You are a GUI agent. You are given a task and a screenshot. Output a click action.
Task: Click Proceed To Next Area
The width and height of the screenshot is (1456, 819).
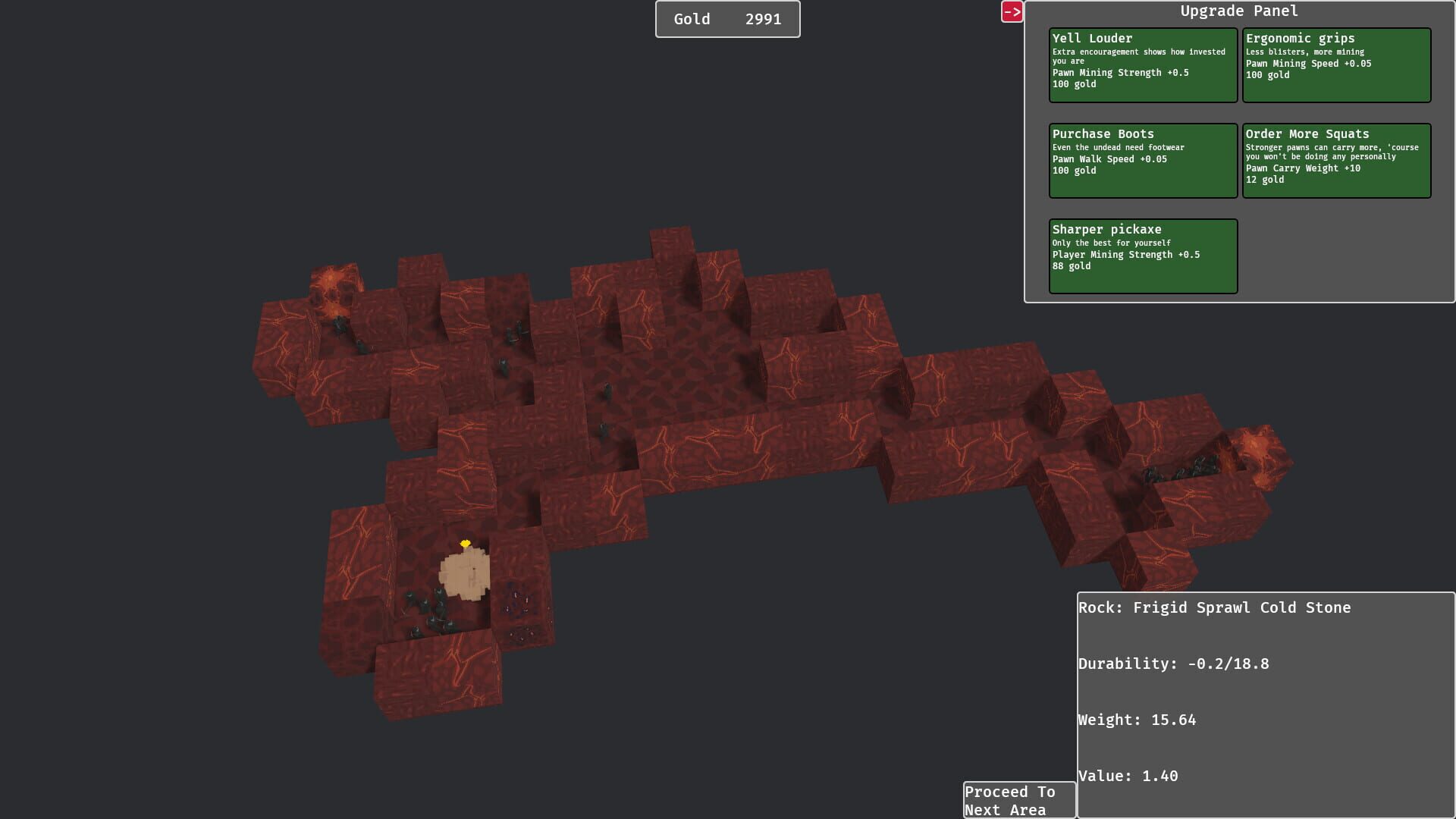point(1018,800)
